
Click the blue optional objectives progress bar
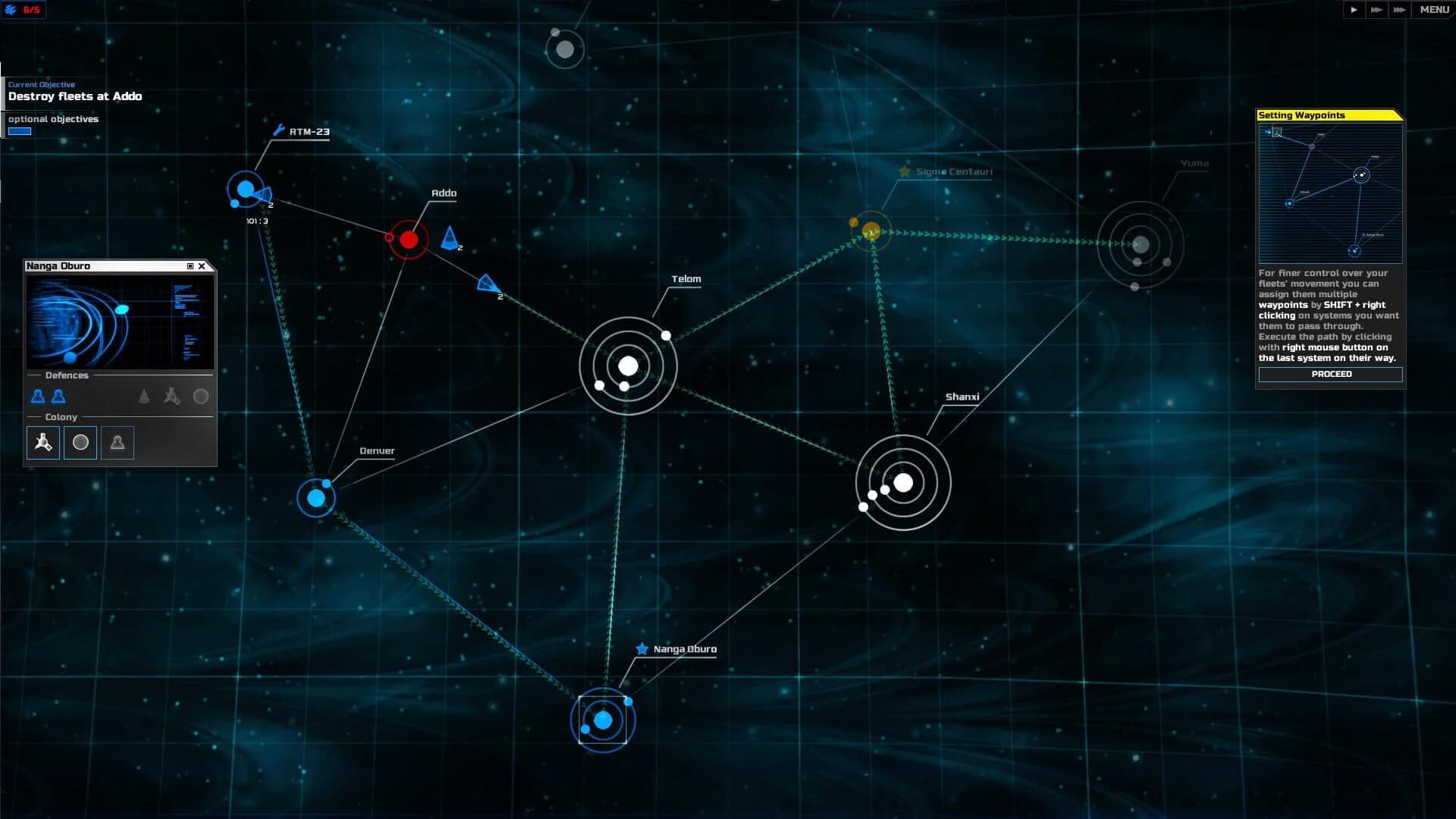coord(19,130)
